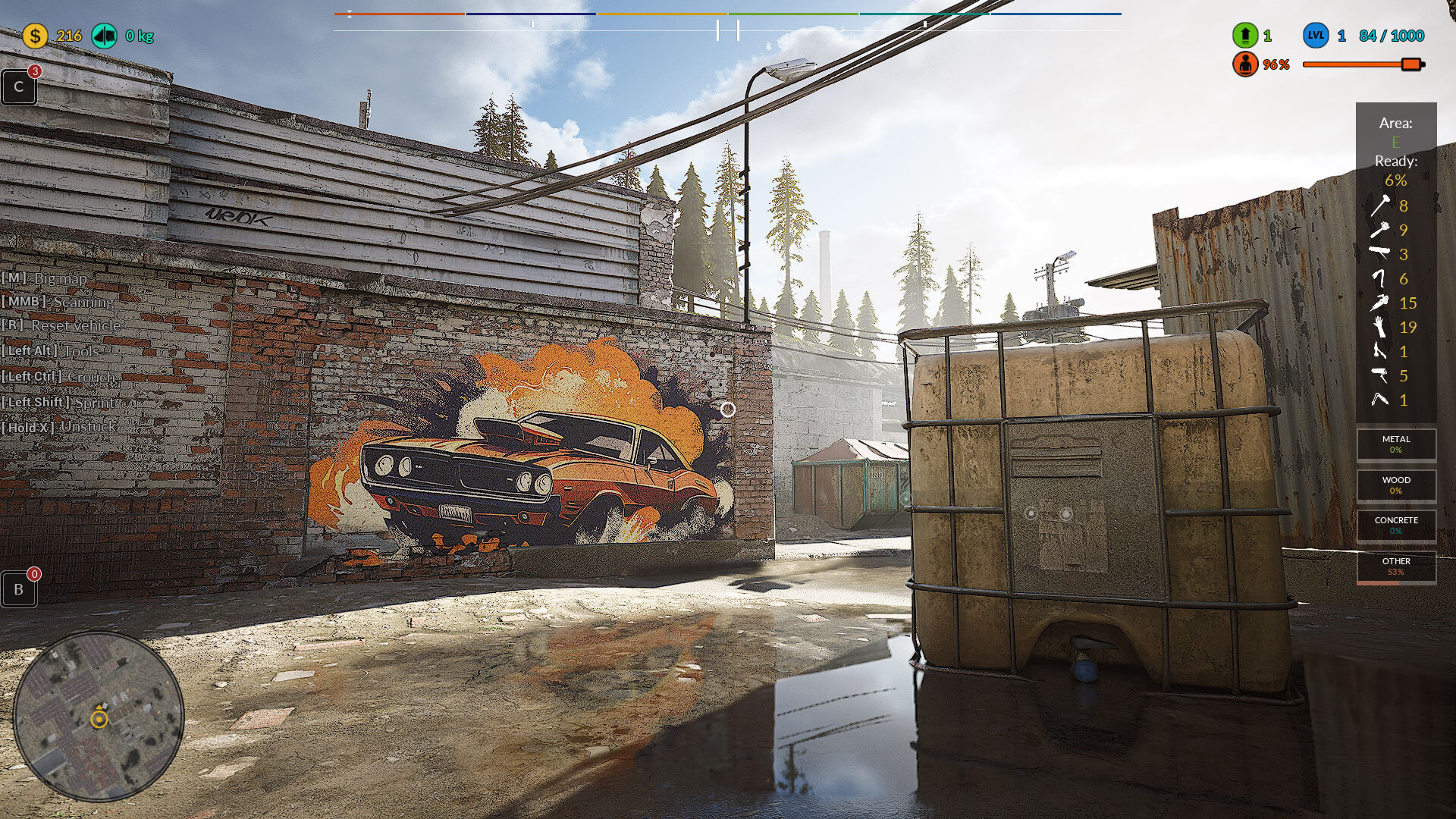The height and width of the screenshot is (819, 1456).
Task: Select the teal cargo weight icon
Action: 105,36
